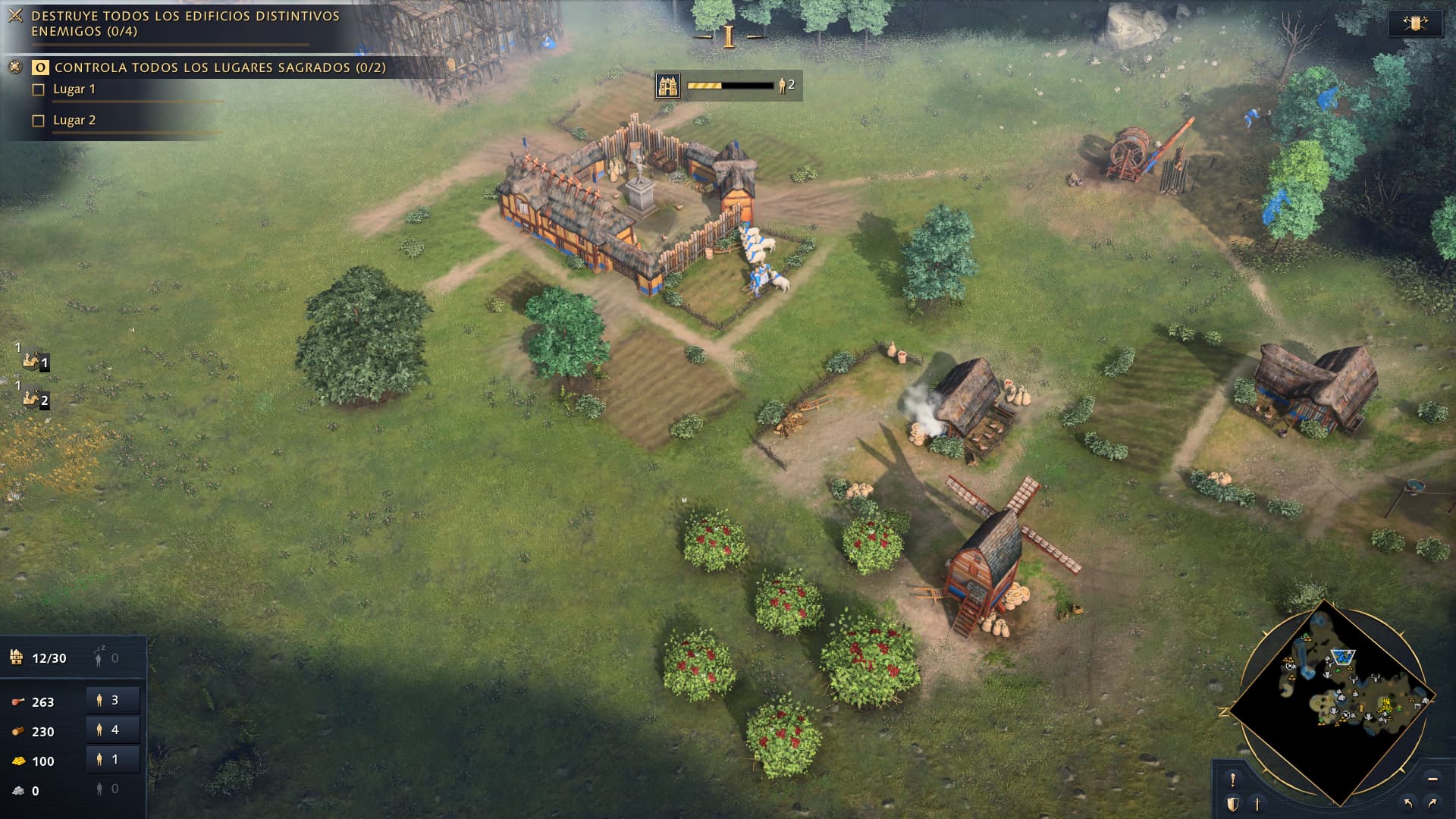The height and width of the screenshot is (819, 1456).
Task: Rotate camera with the left curved arrow
Action: pos(1408,803)
